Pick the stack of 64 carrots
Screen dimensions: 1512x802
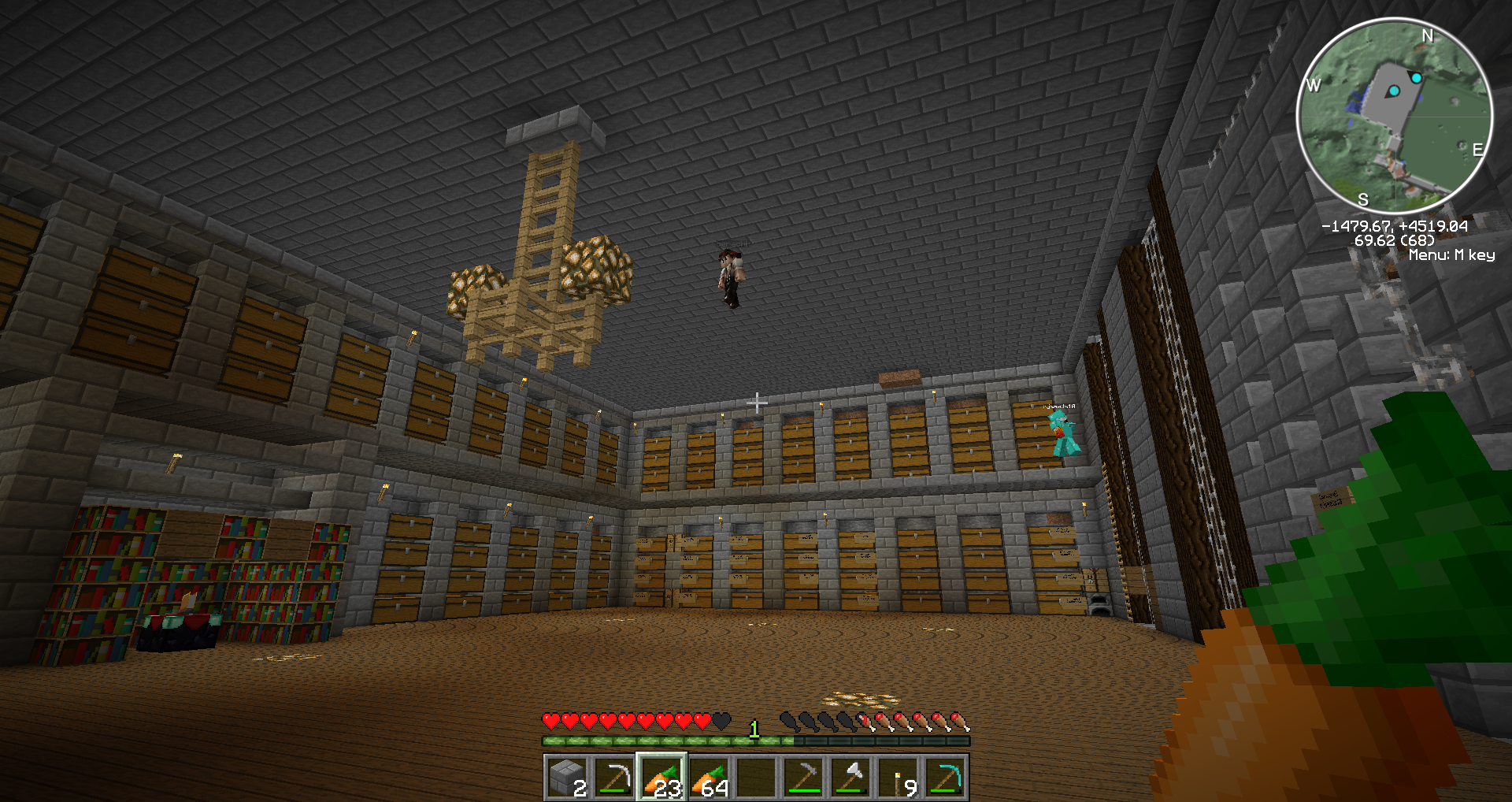tap(709, 778)
